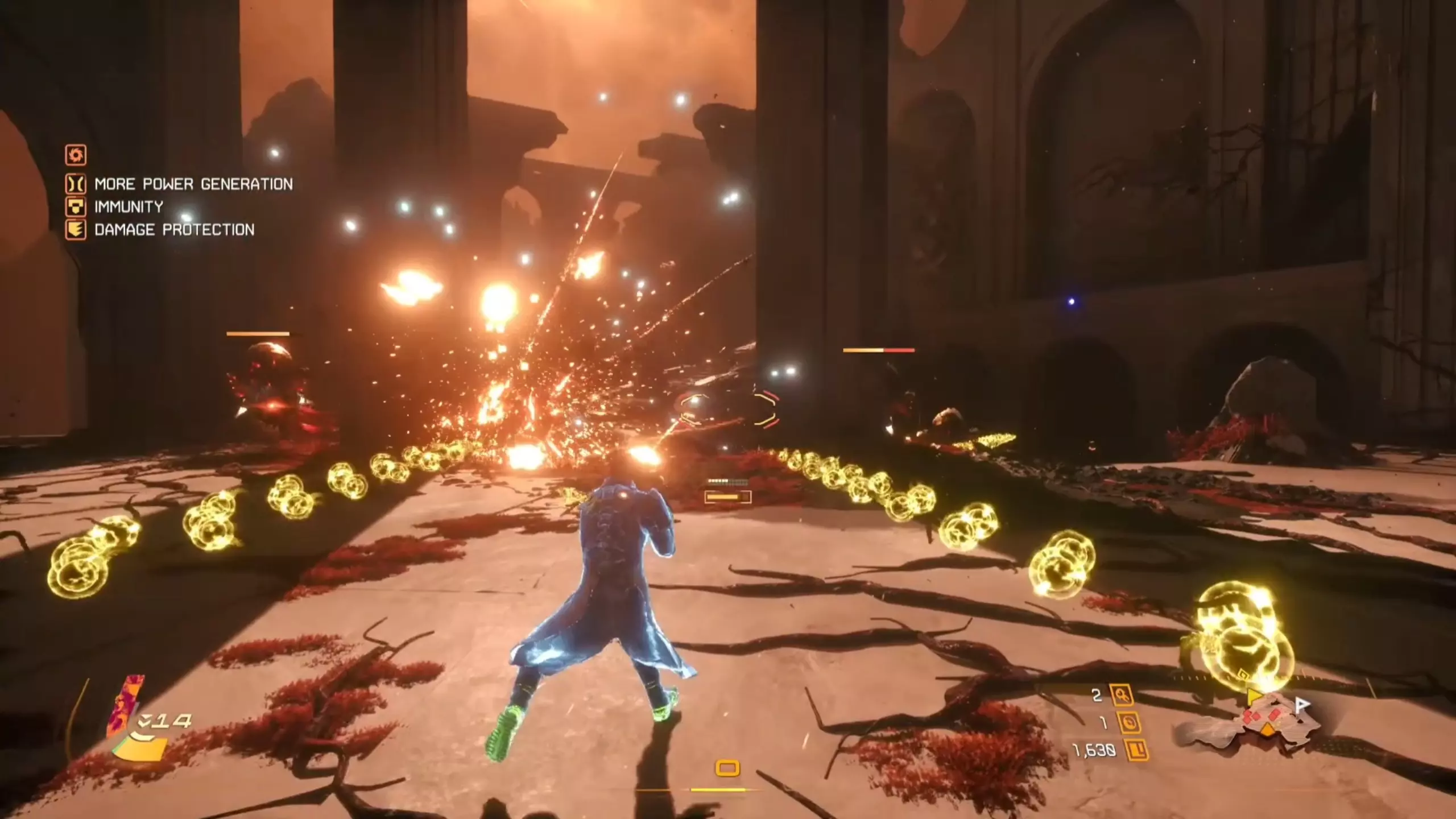The width and height of the screenshot is (1456, 819).
Task: Click the More Power Generation buff icon
Action: (76, 184)
